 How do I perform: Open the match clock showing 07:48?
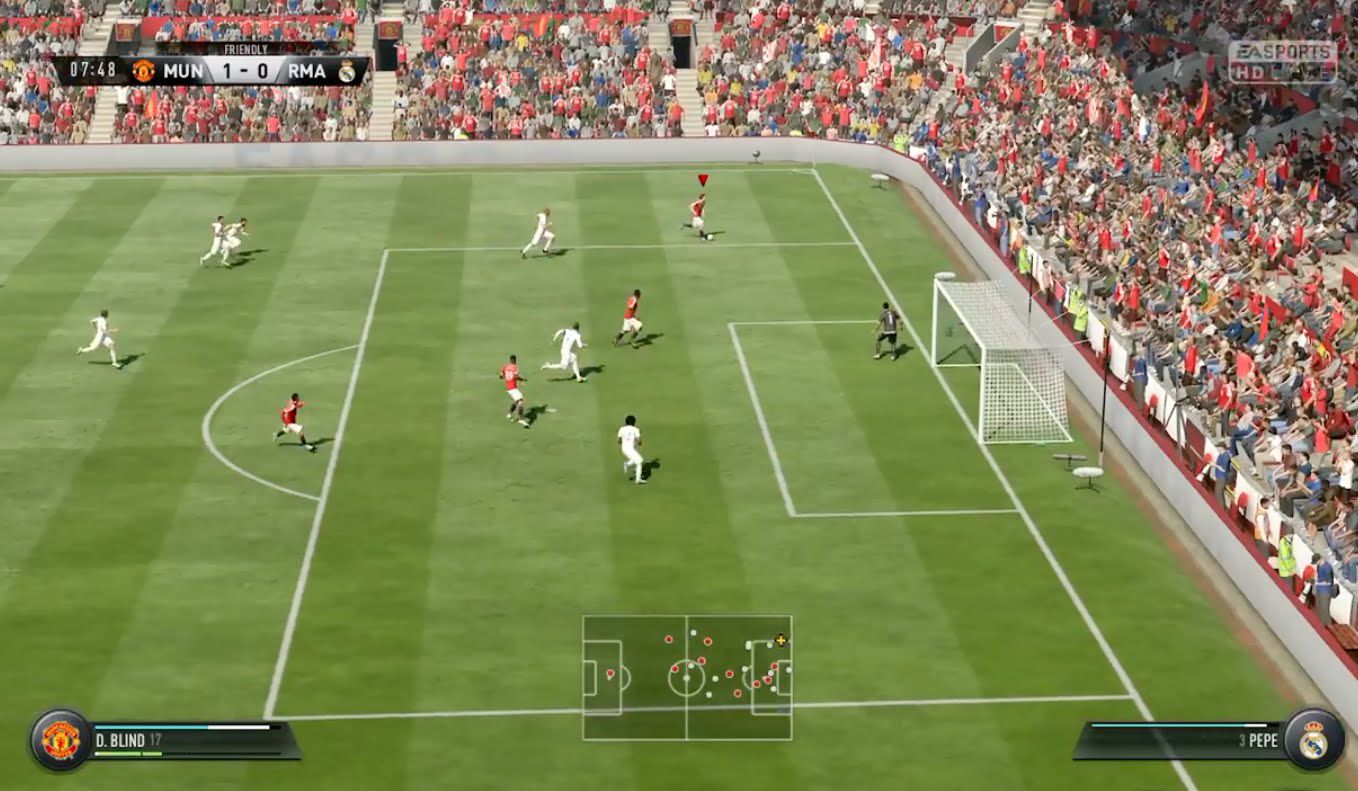point(94,70)
